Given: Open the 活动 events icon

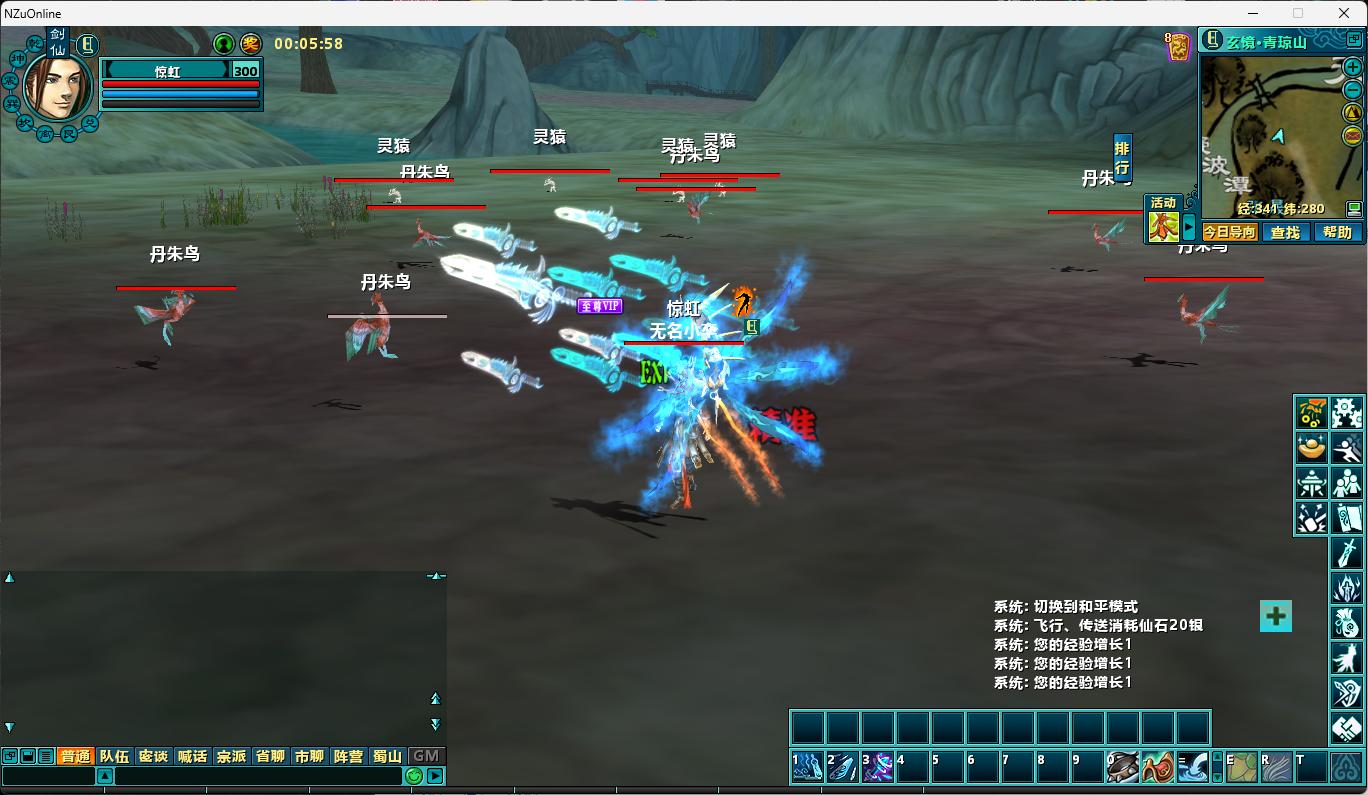Looking at the screenshot, I should [x=1163, y=221].
